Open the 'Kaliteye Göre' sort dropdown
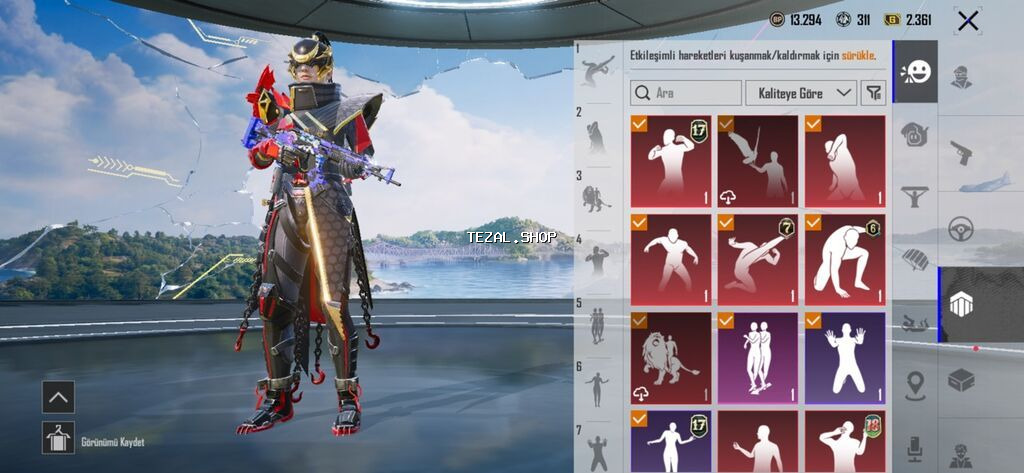1024x473 pixels. tap(800, 93)
